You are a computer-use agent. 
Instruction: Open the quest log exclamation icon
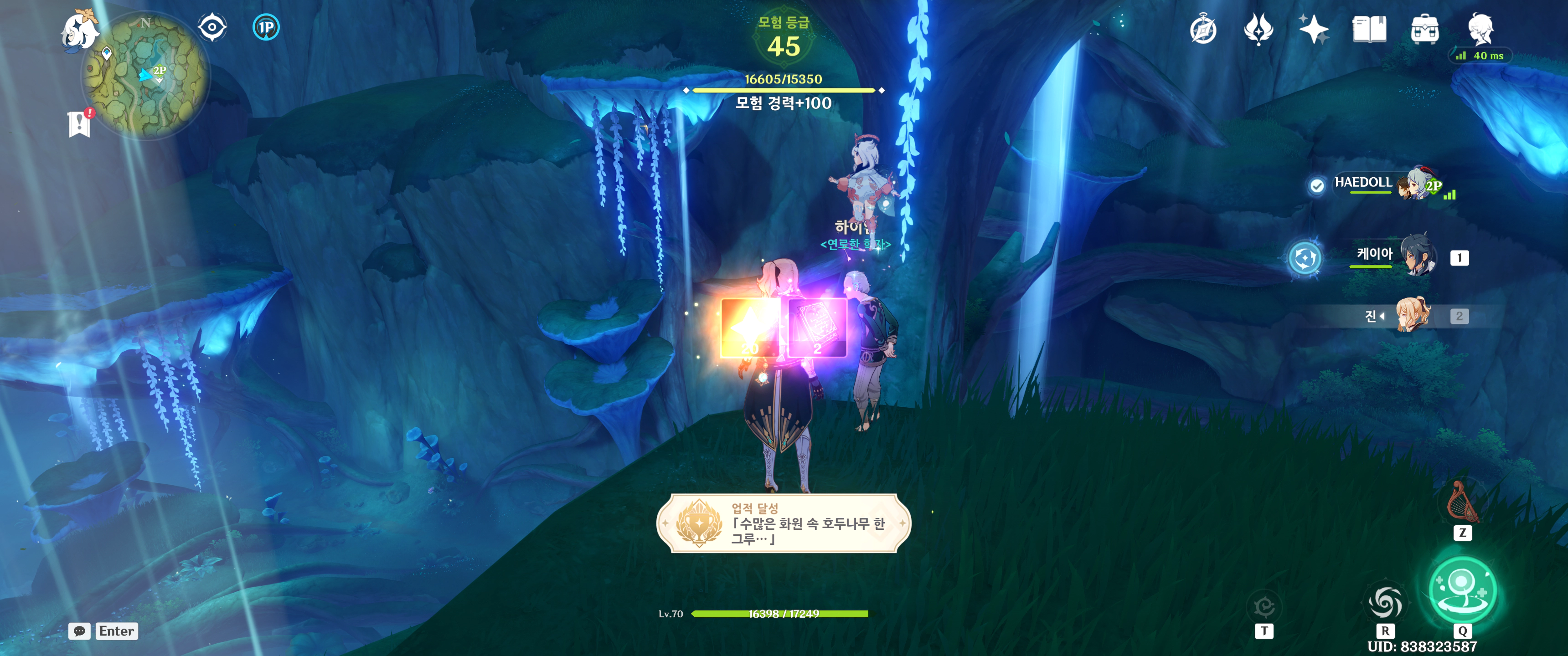tap(79, 123)
